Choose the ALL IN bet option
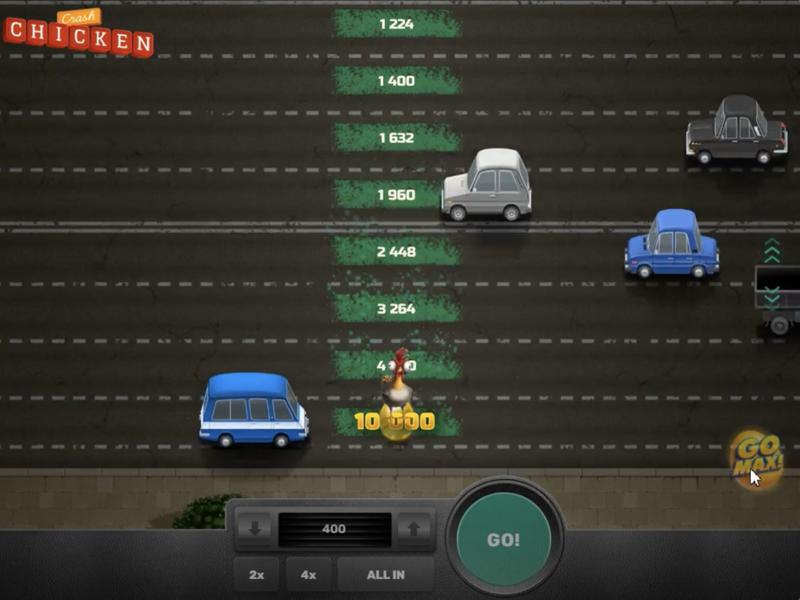Screen dimensions: 800x600 [x=385, y=575]
